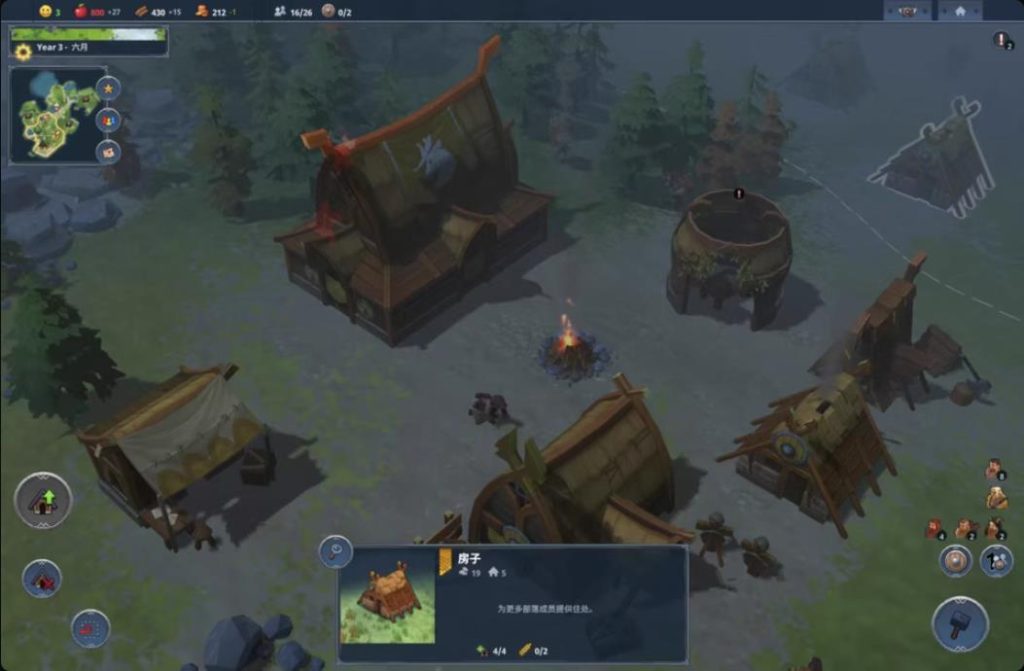Open the villagers button next to the shield
Screen dimensions: 1024x671
click(996, 561)
